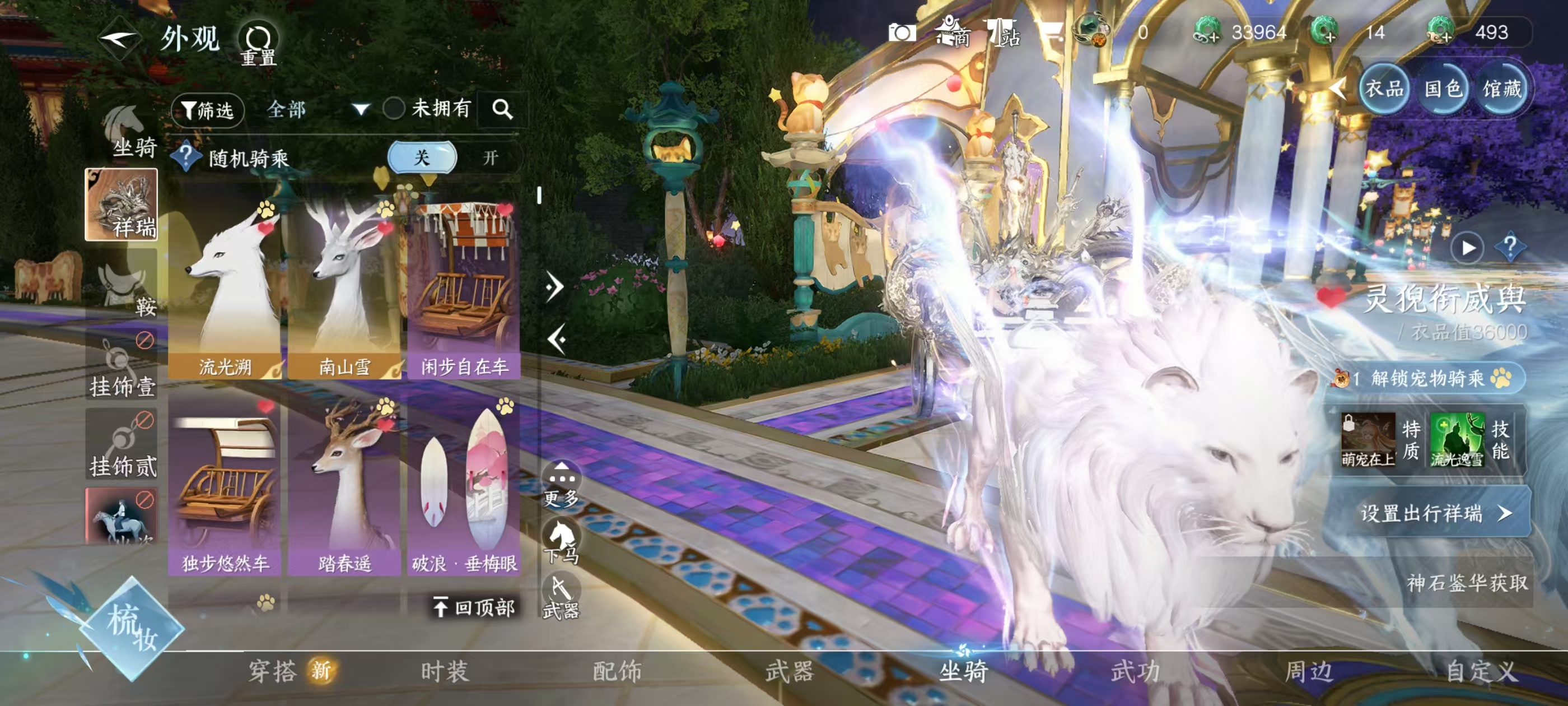The height and width of the screenshot is (706, 1568).
Task: Go back with the arrow beside 外观
Action: click(x=119, y=39)
